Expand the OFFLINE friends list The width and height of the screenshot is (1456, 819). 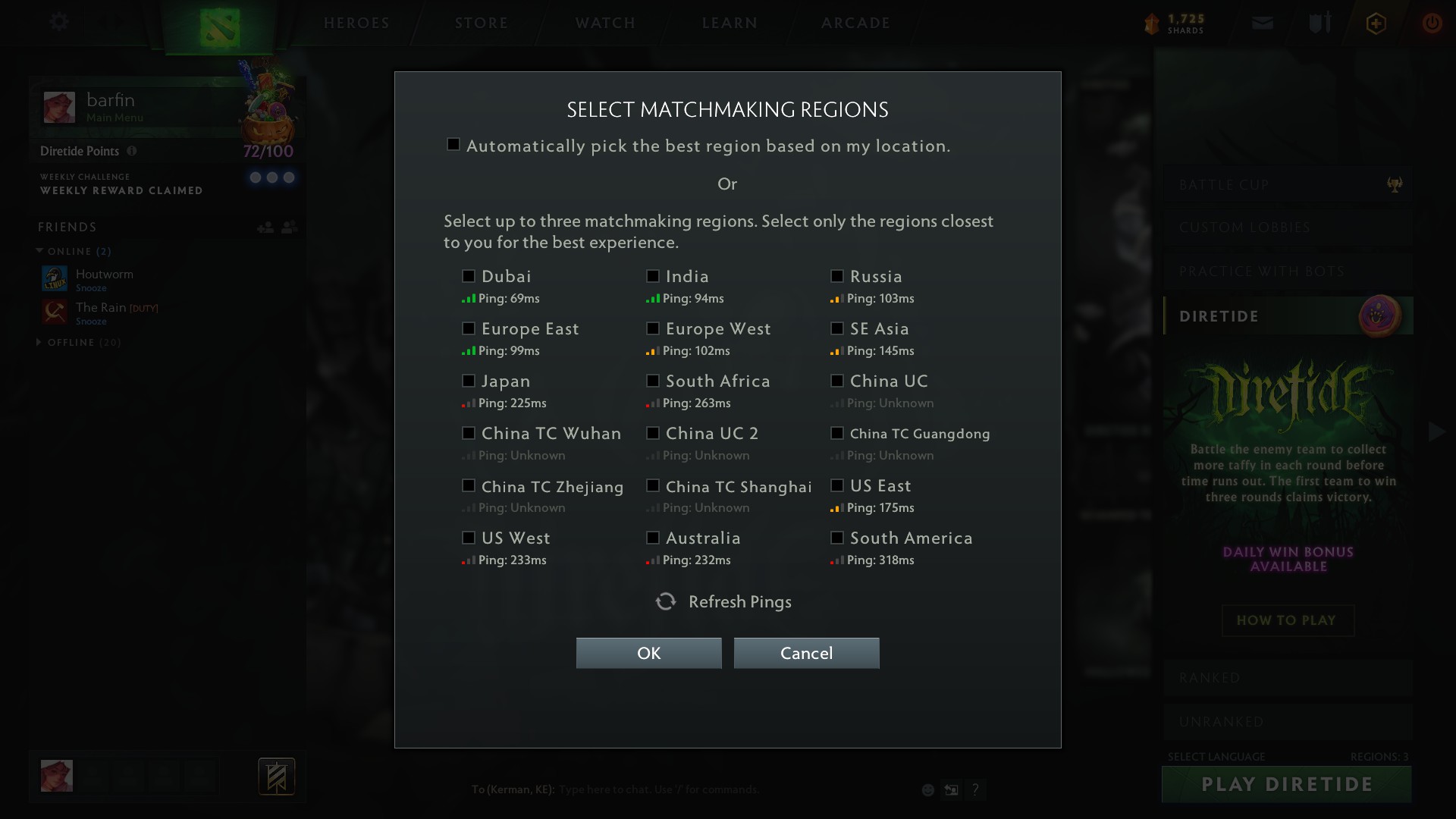[x=39, y=342]
